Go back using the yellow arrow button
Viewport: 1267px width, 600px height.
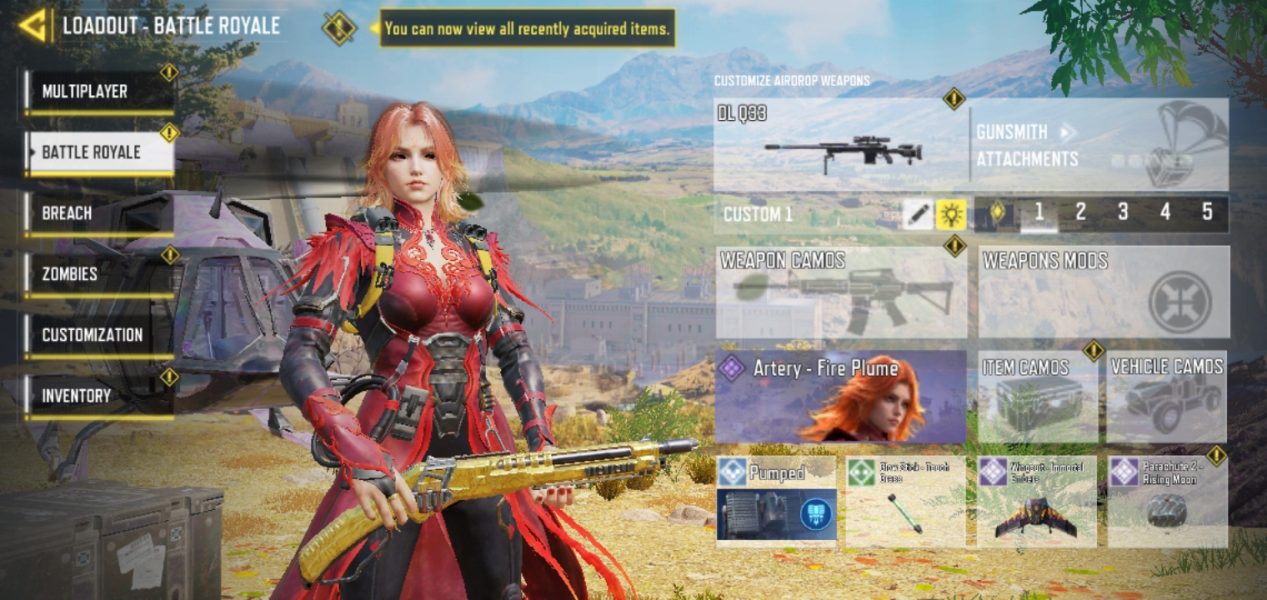point(33,26)
